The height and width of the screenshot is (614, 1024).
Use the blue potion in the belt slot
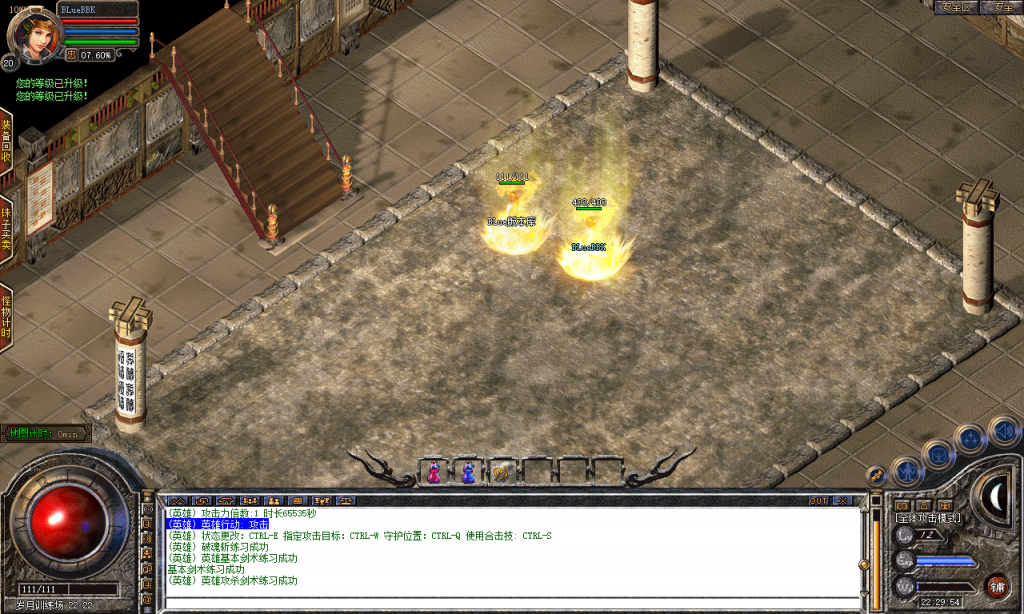tap(467, 471)
